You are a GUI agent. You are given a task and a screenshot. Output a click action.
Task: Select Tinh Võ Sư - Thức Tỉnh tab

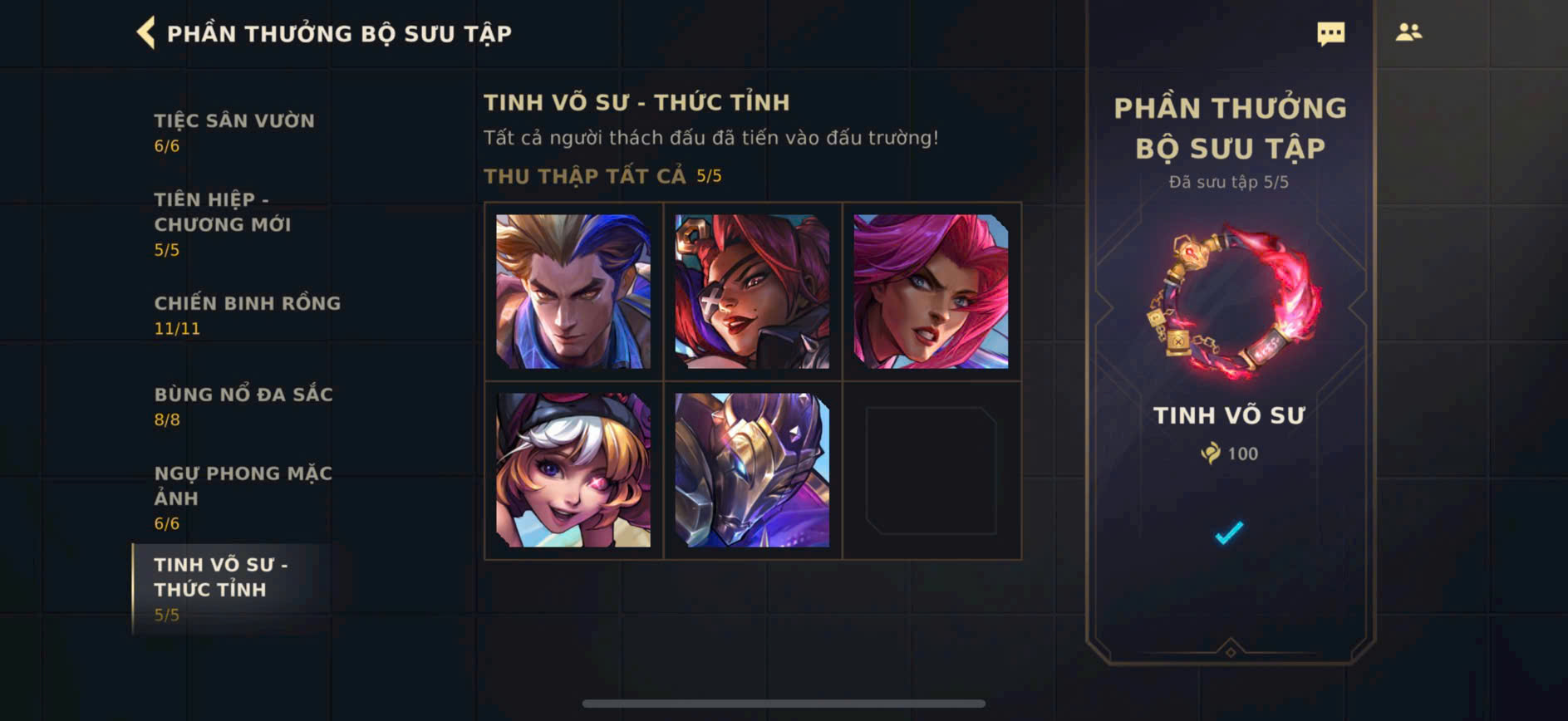[221, 588]
